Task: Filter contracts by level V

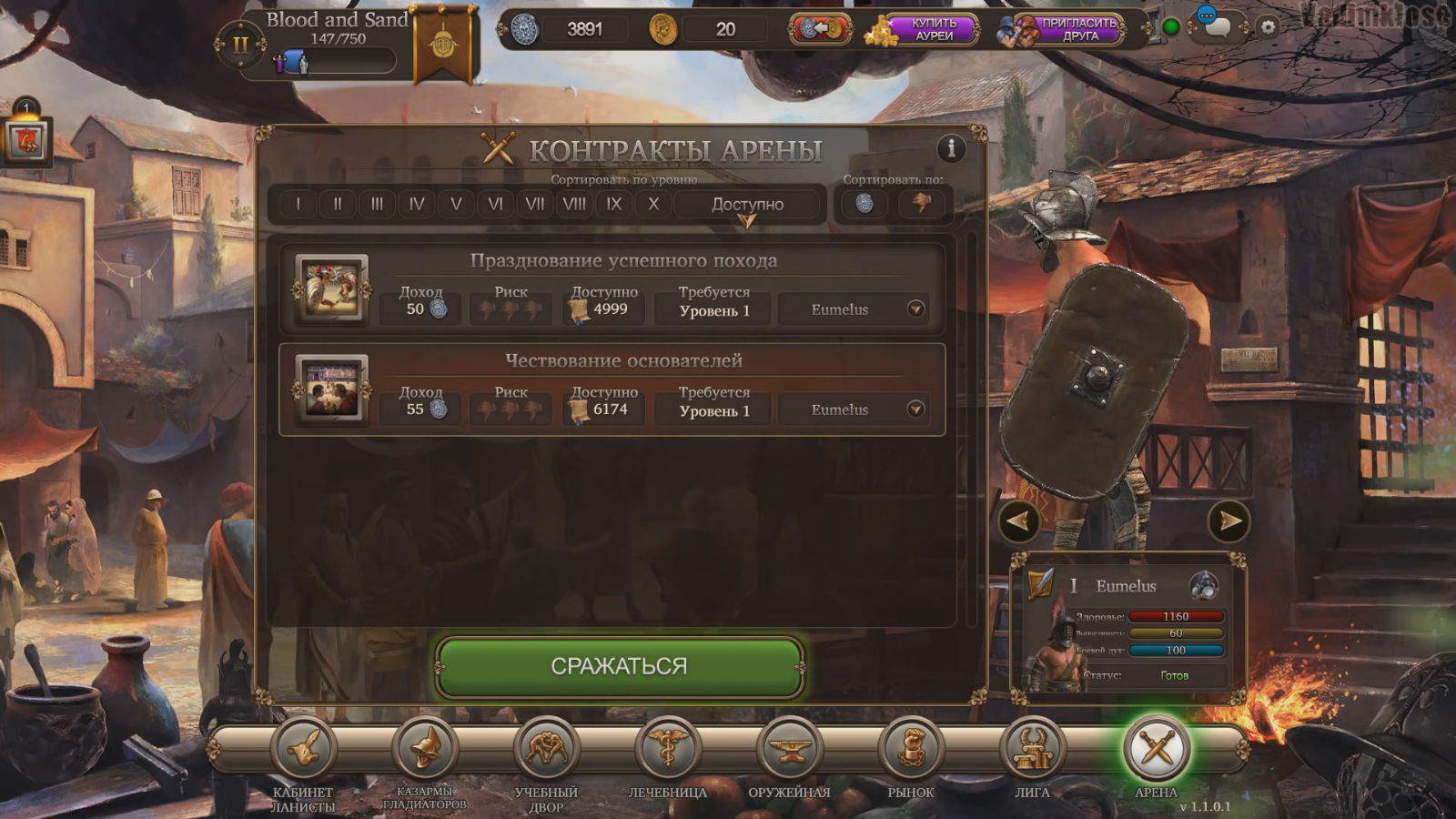Action: (456, 204)
